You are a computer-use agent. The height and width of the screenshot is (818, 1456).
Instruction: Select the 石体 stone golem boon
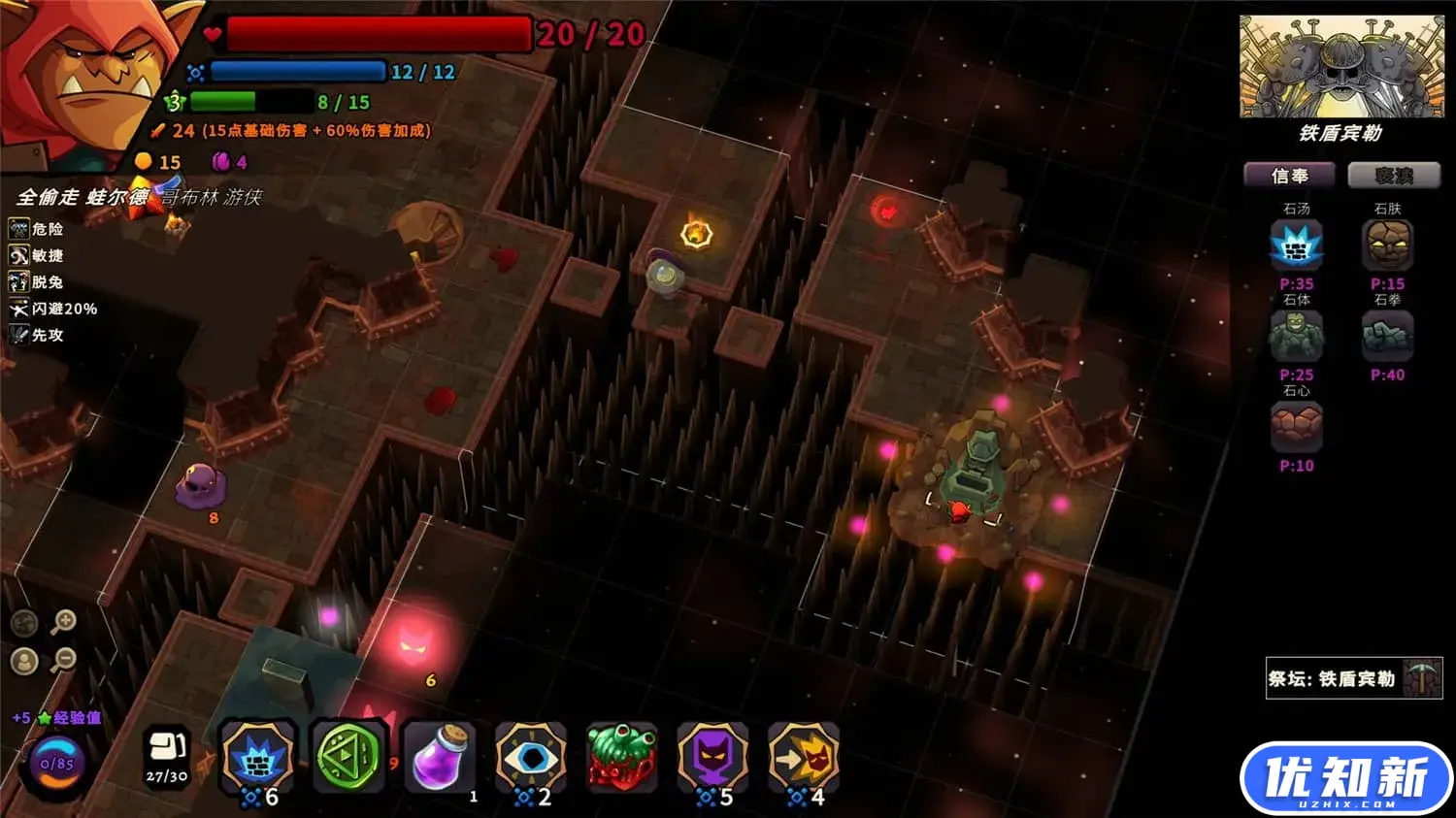point(1296,337)
